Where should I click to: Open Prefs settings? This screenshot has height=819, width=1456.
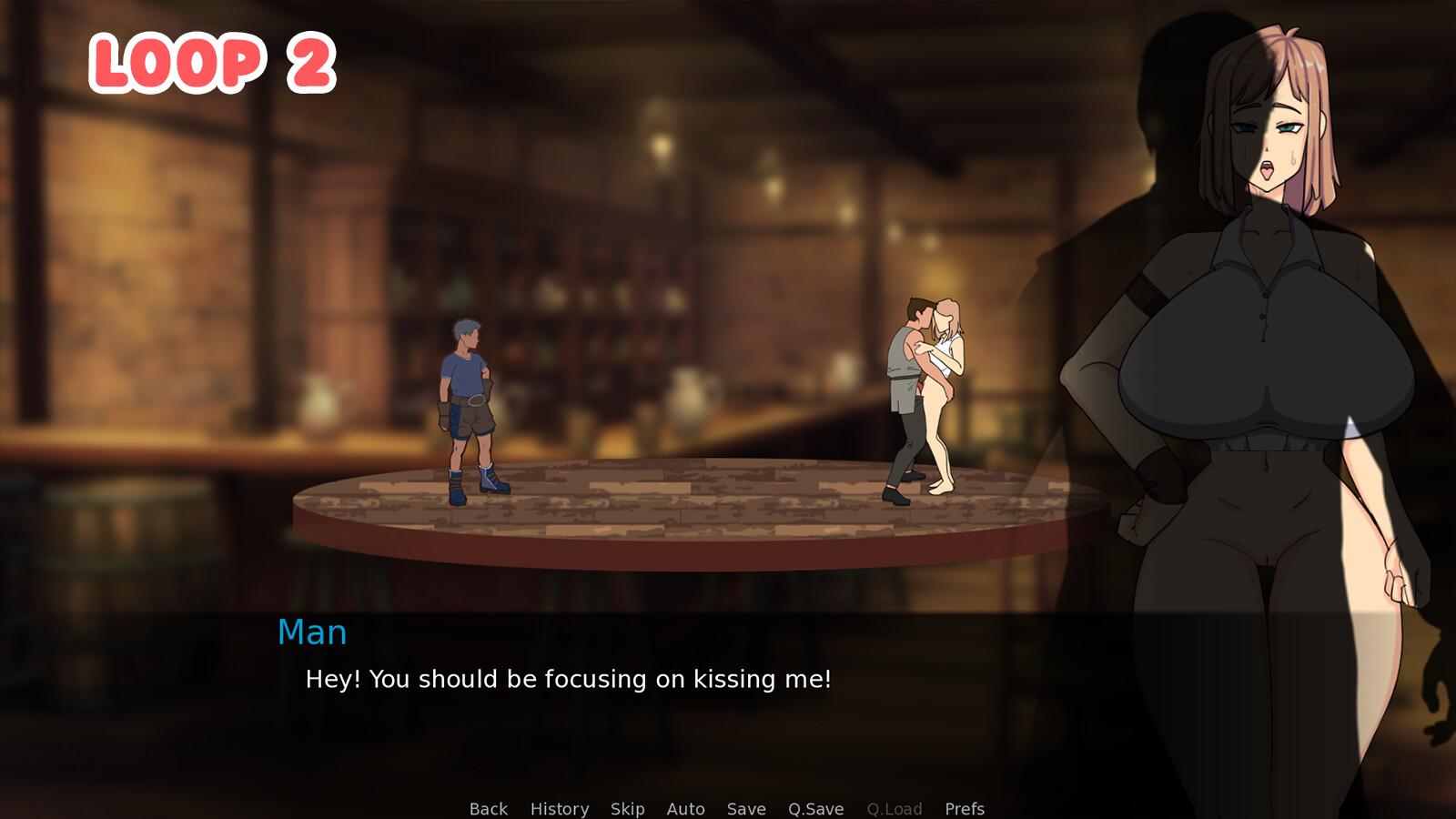[964, 809]
